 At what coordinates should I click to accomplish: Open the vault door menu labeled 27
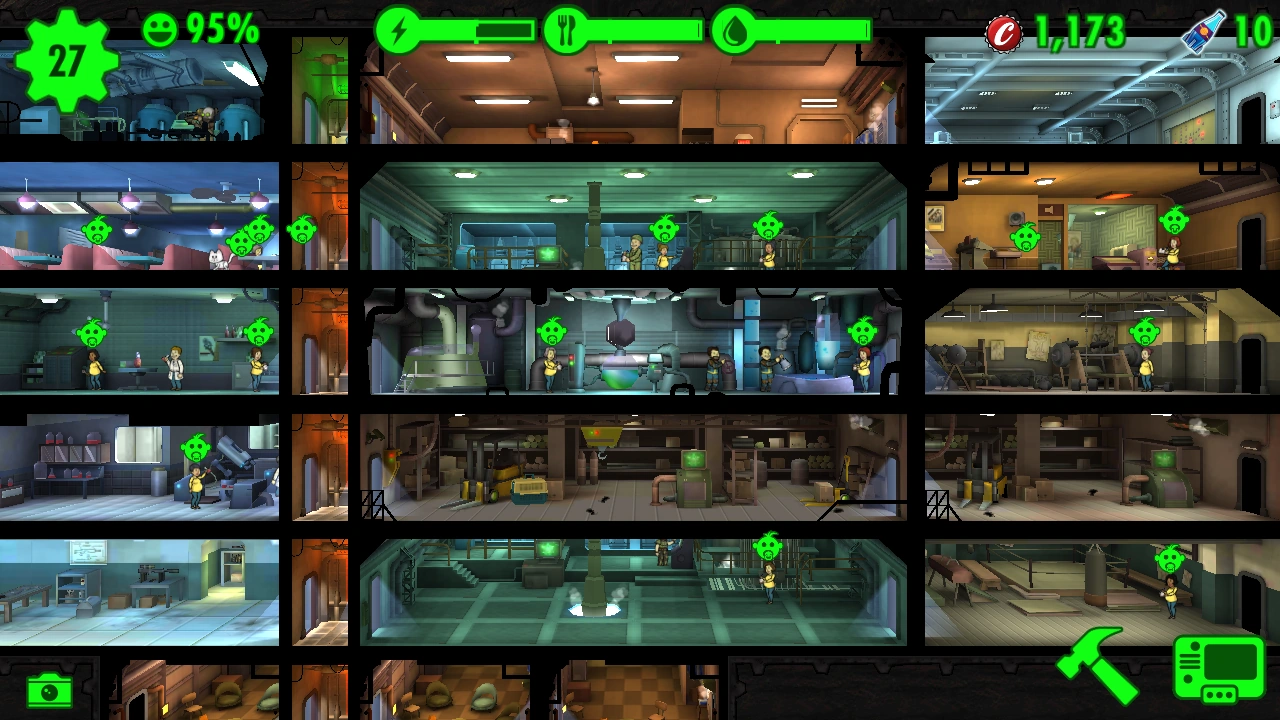click(x=65, y=62)
